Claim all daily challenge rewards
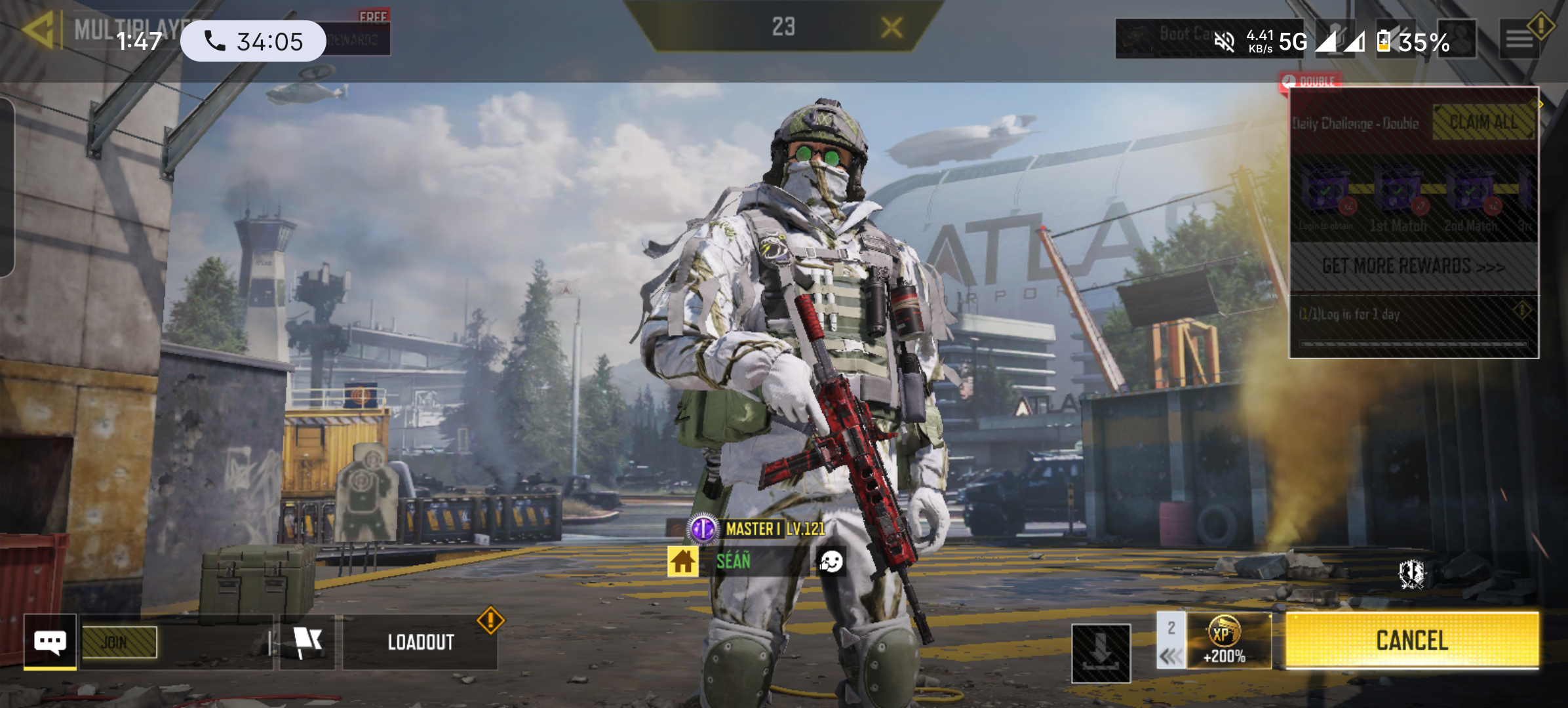Viewport: 1568px width, 708px height. click(1483, 123)
